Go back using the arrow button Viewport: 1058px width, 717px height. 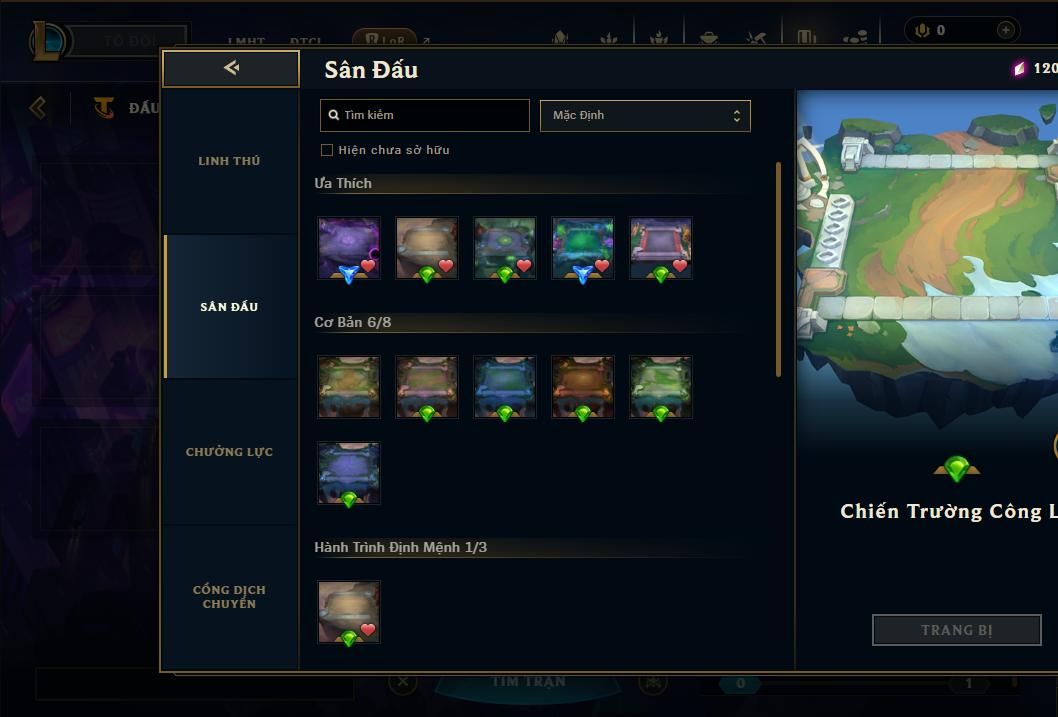tap(231, 68)
